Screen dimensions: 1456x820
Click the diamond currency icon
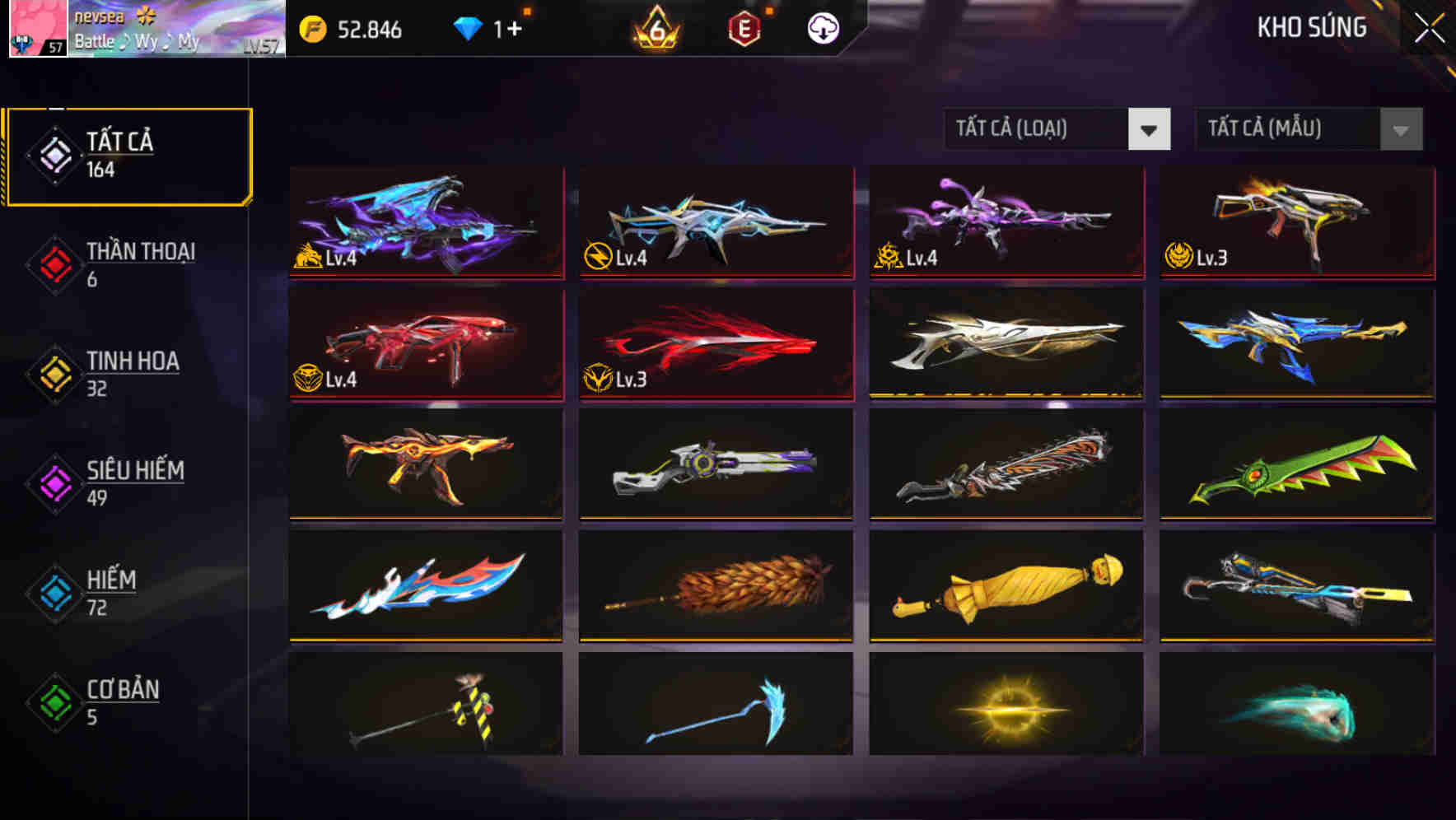click(468, 27)
